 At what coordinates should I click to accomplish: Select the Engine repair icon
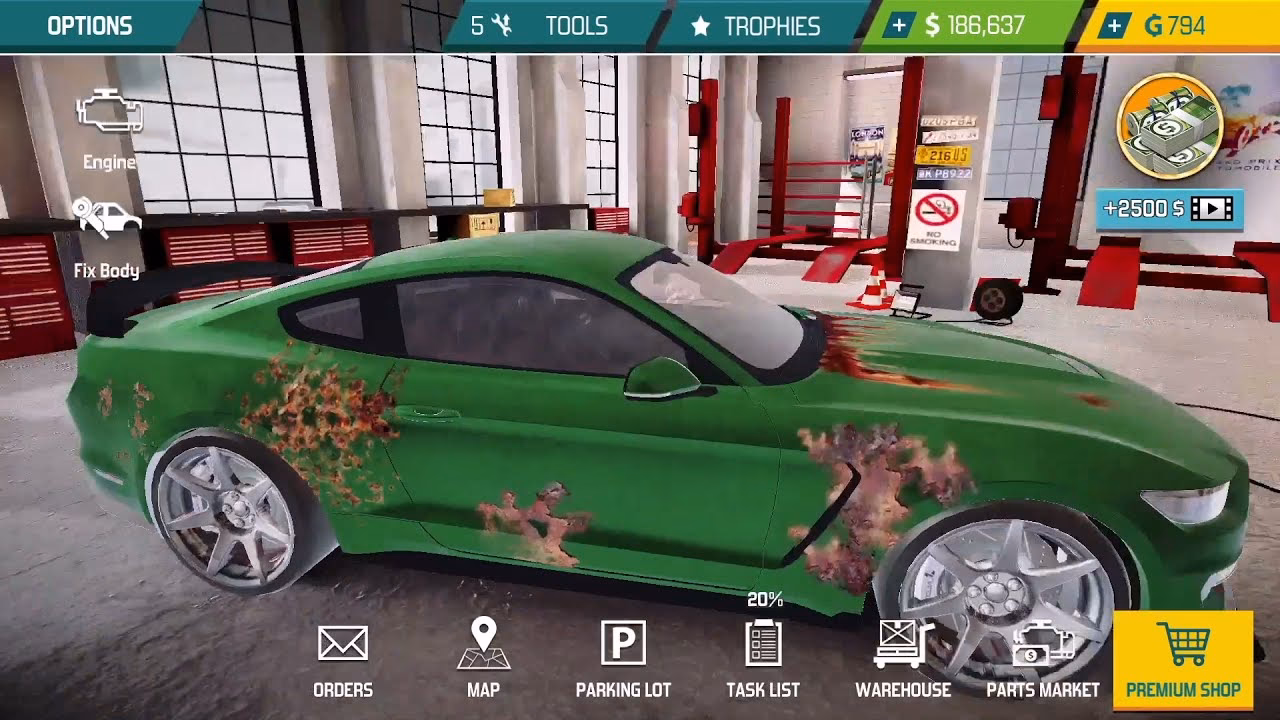[x=108, y=127]
